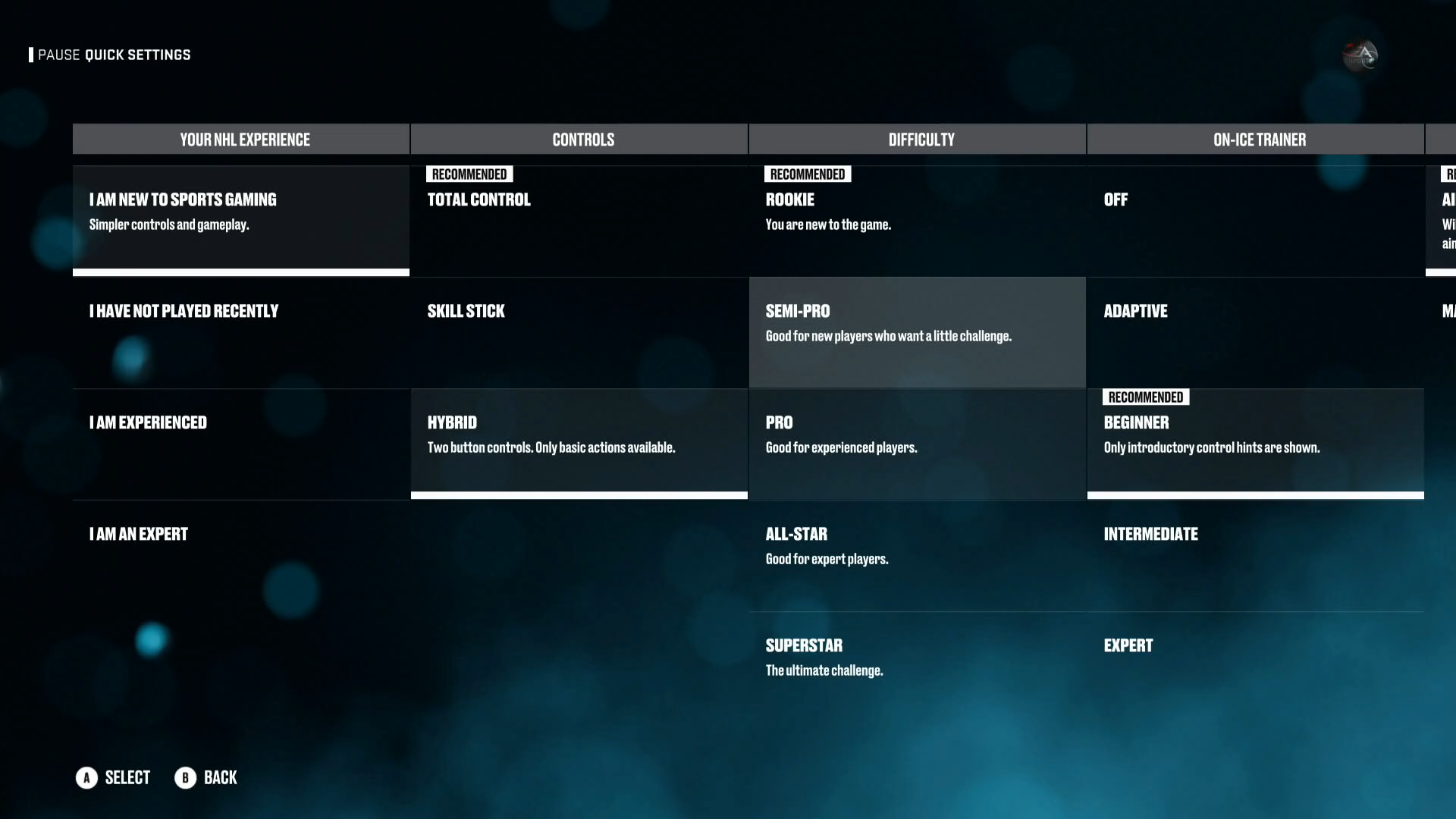Click the RECOMMENDED badge above Total Control

(469, 174)
